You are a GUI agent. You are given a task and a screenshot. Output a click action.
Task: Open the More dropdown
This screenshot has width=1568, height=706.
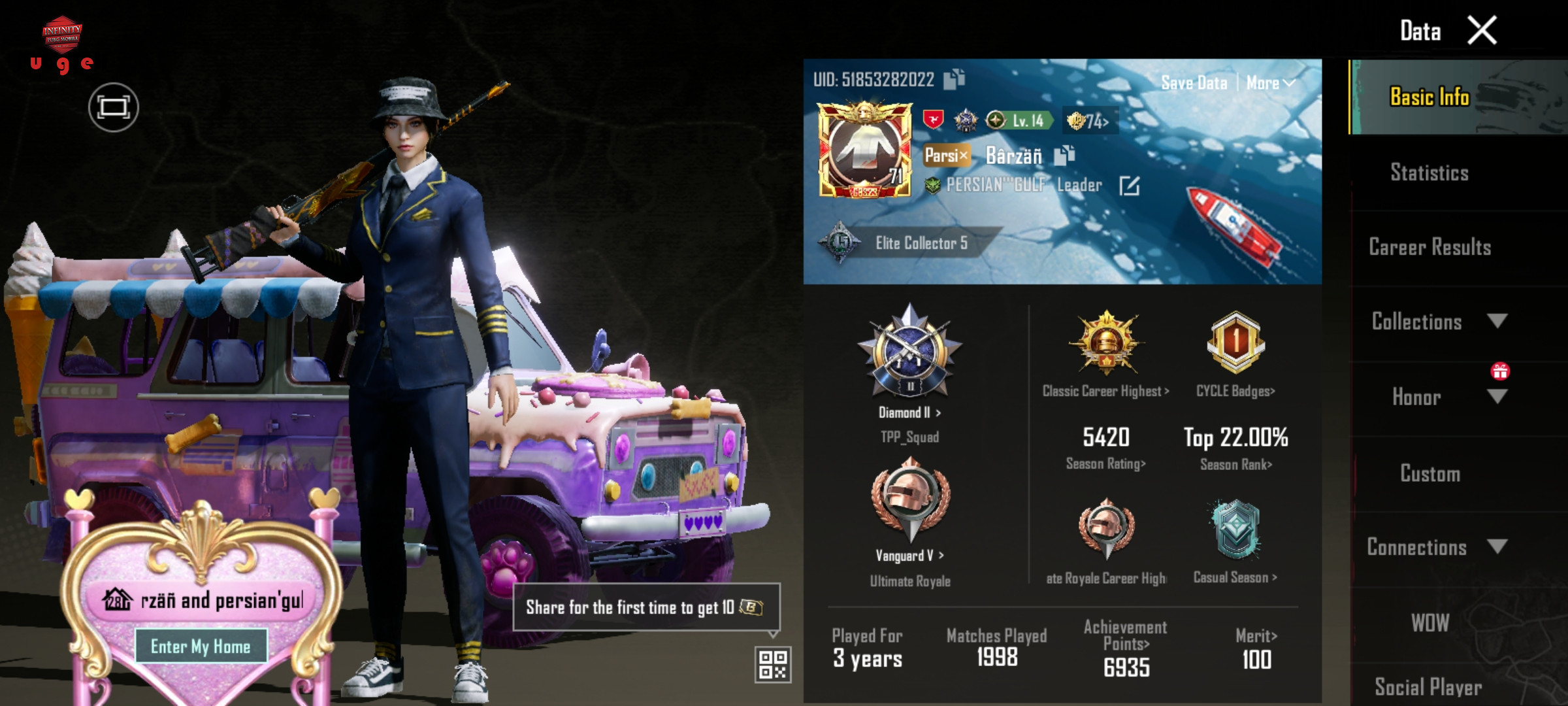click(1269, 83)
